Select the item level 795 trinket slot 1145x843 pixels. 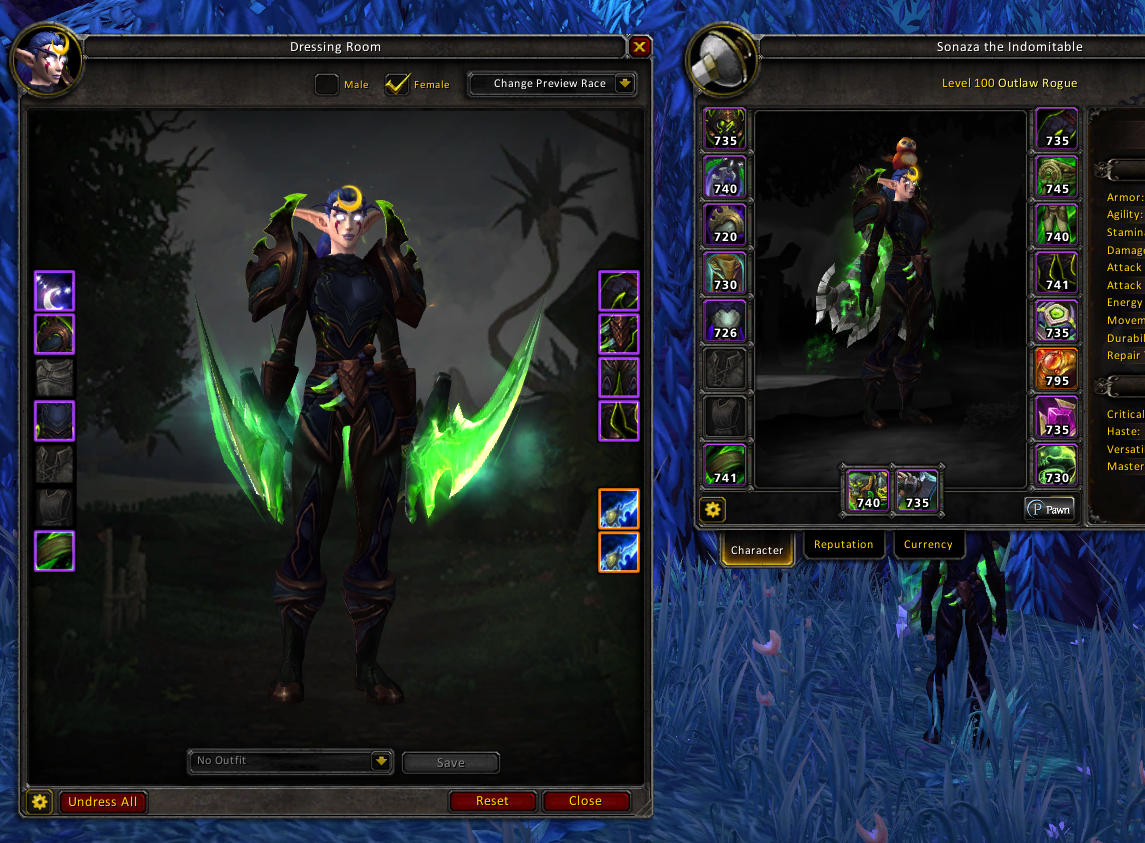tap(1056, 368)
